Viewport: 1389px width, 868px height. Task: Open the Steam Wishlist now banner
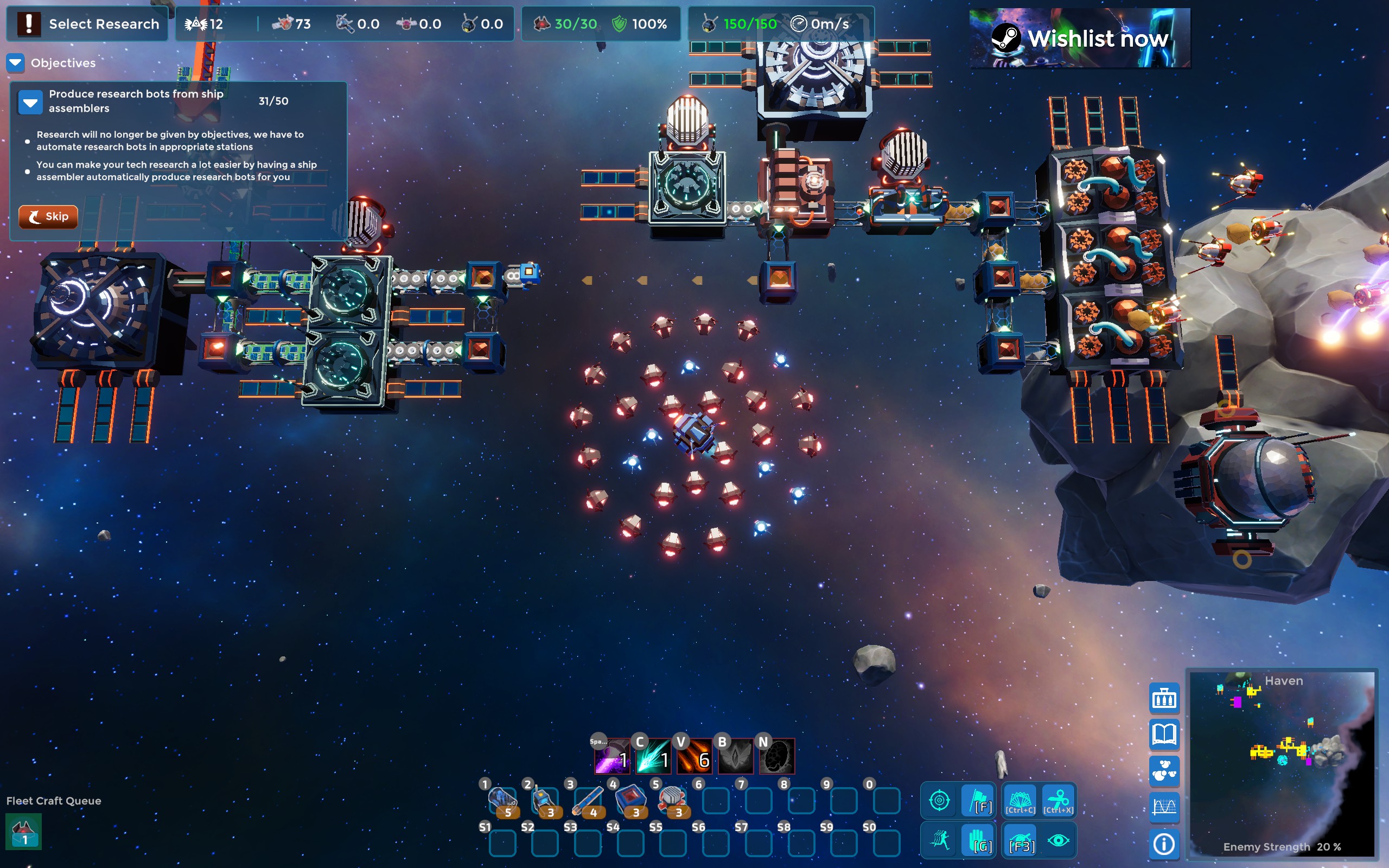click(1079, 38)
